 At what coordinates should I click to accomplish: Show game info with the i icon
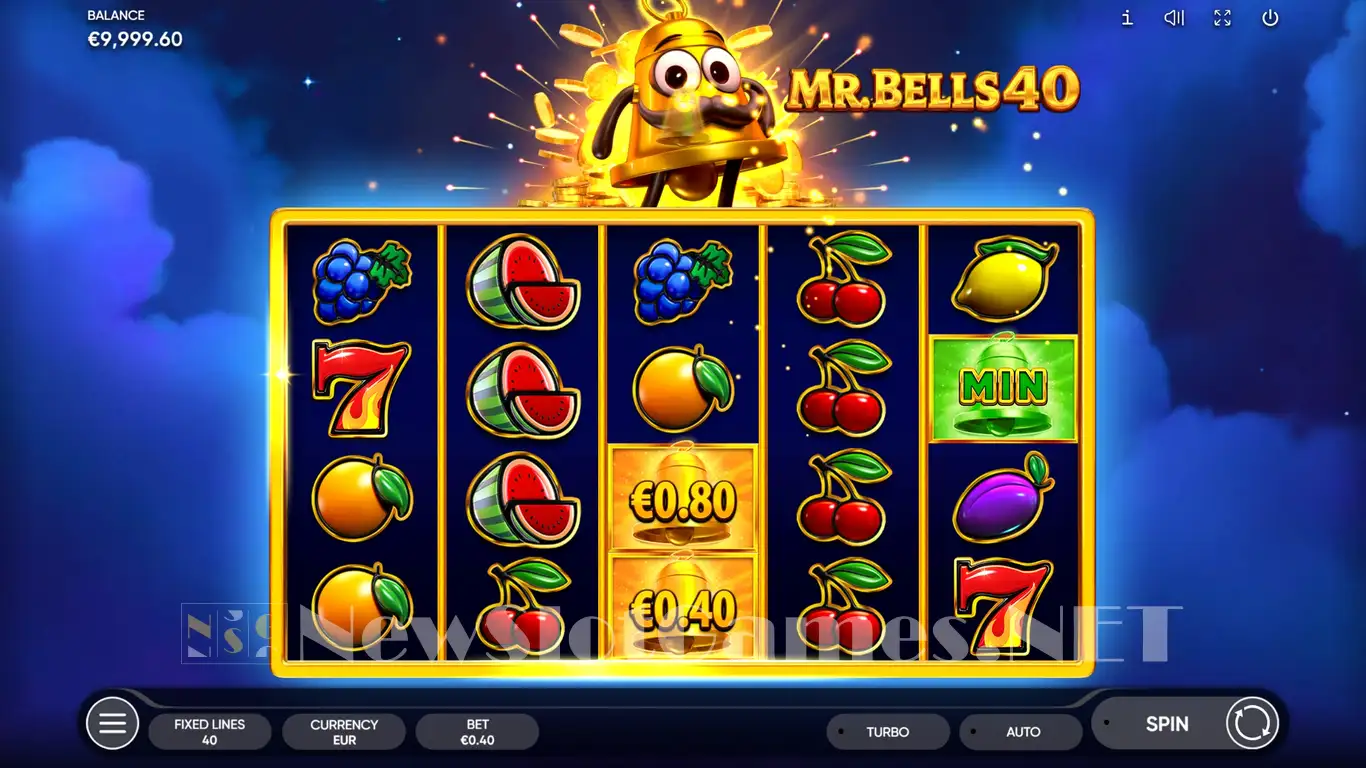point(1127,18)
